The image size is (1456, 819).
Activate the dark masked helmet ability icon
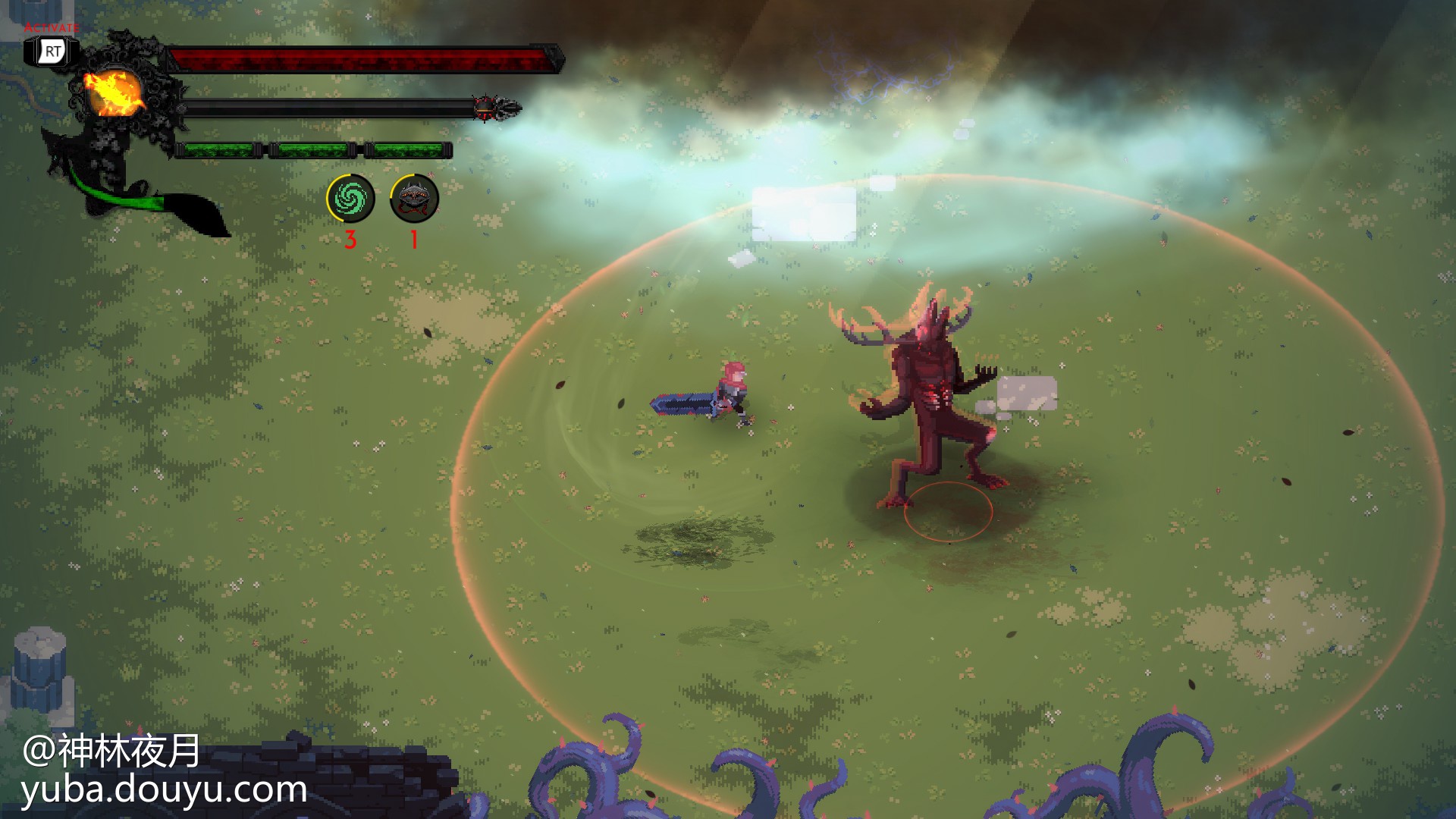click(414, 199)
